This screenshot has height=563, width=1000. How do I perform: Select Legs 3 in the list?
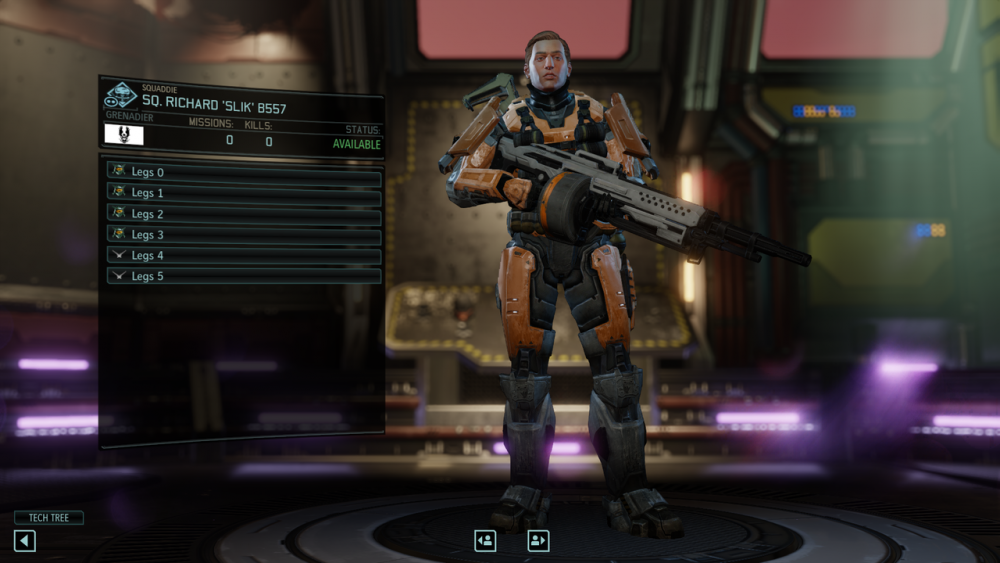tap(244, 235)
